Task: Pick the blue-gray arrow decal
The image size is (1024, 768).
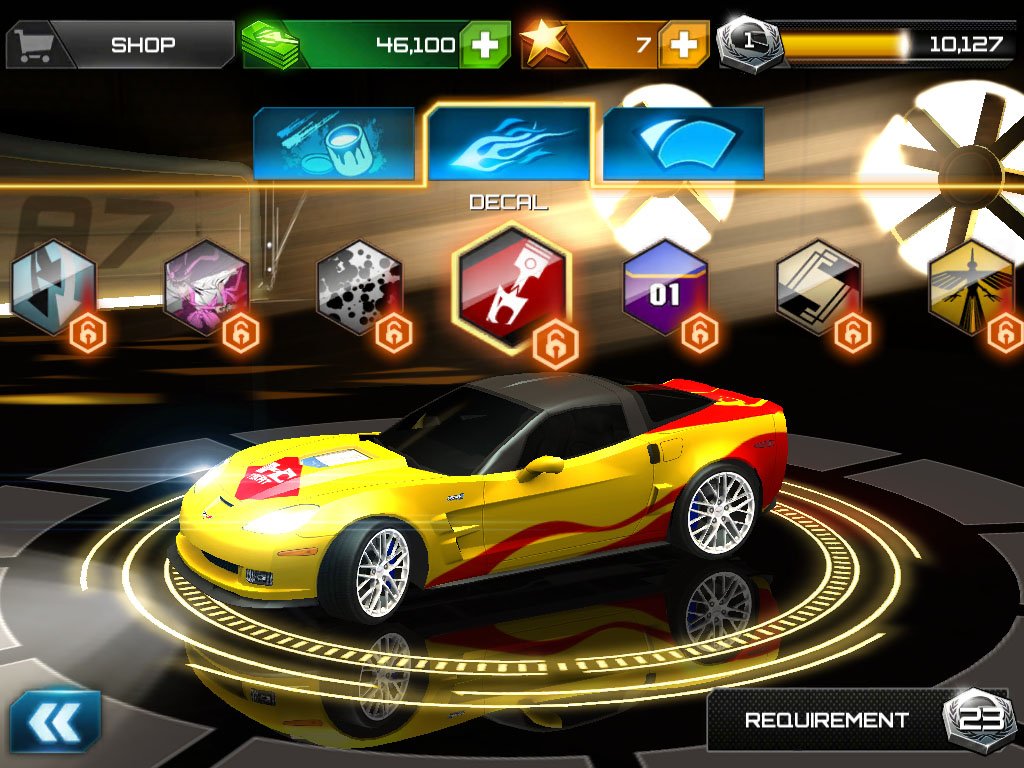Action: pos(53,286)
